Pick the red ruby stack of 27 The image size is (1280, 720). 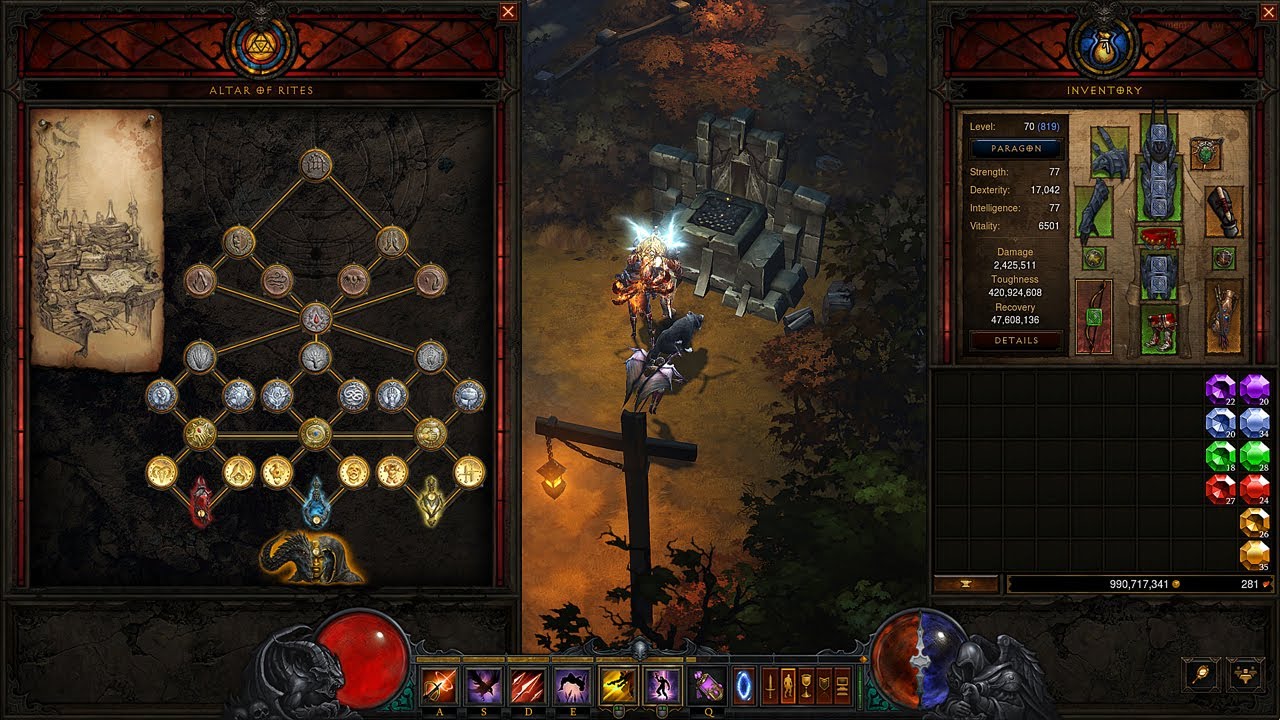pos(1221,490)
